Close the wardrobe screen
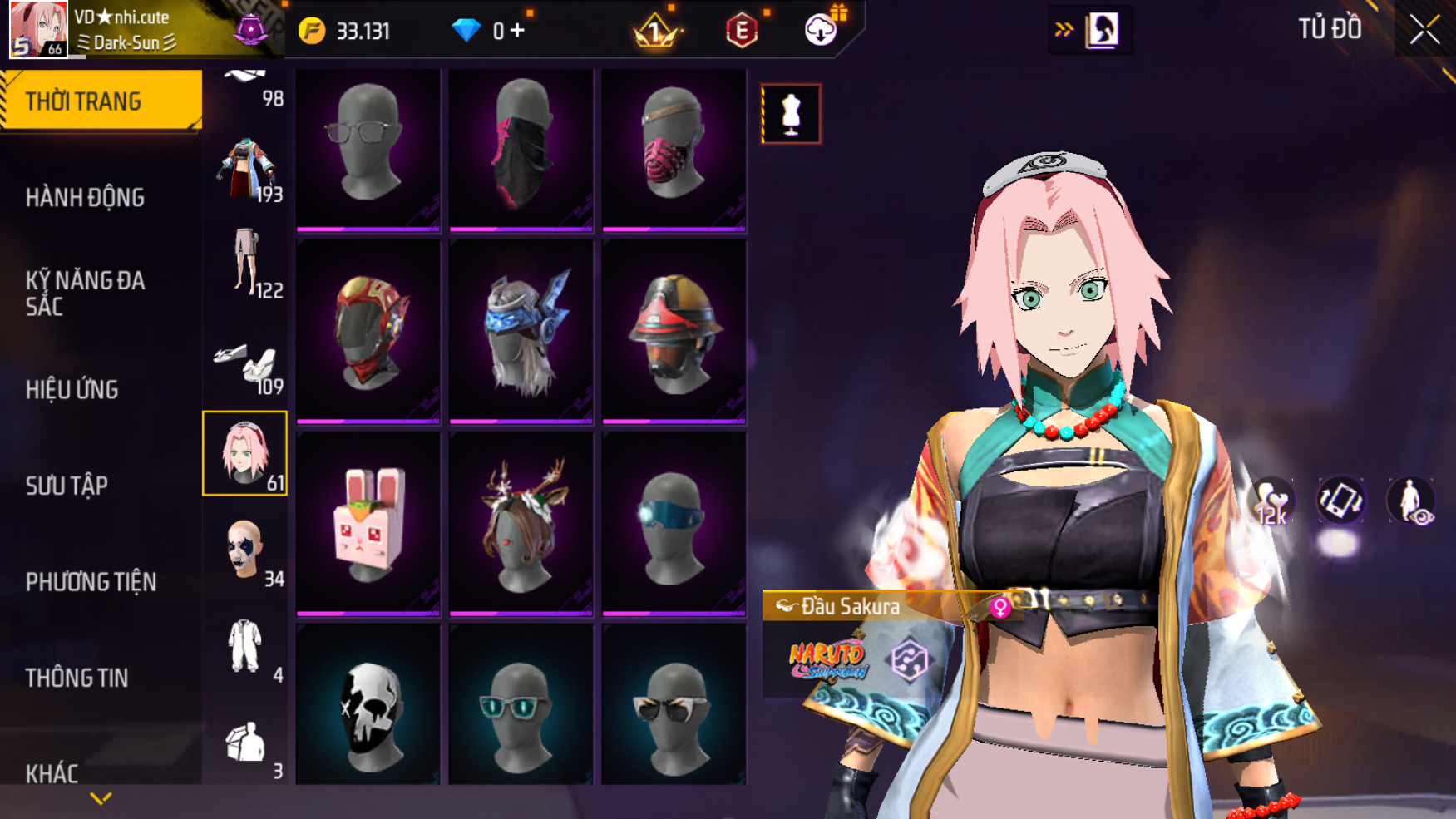The height and width of the screenshot is (819, 1456). click(1424, 30)
